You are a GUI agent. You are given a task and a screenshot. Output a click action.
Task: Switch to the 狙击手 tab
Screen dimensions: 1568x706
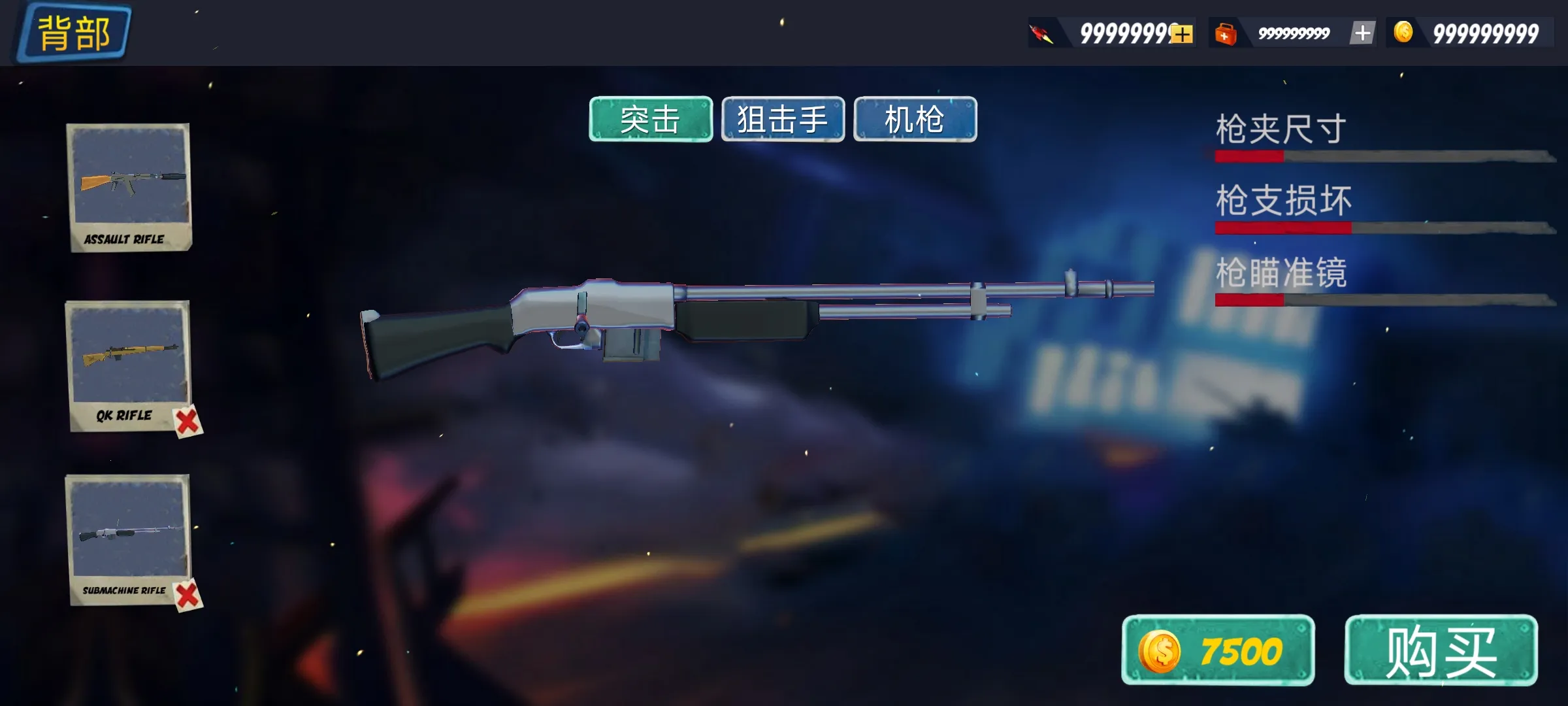point(783,119)
